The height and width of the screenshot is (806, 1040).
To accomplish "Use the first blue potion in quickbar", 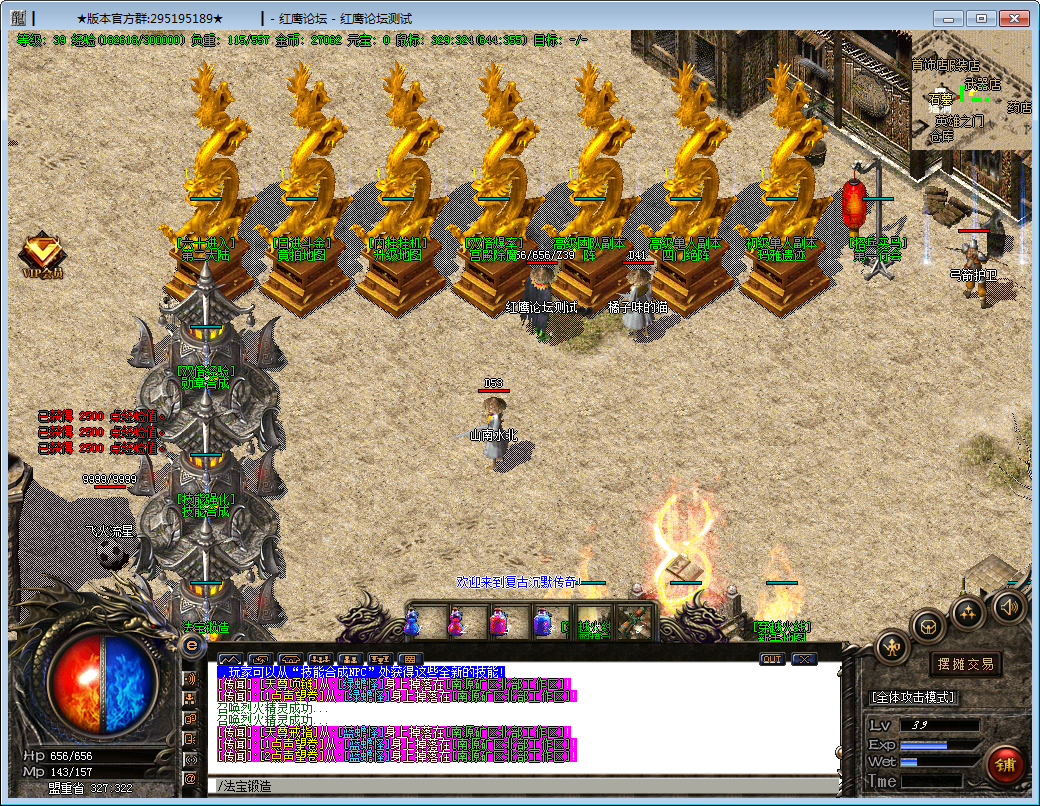I will [x=411, y=623].
